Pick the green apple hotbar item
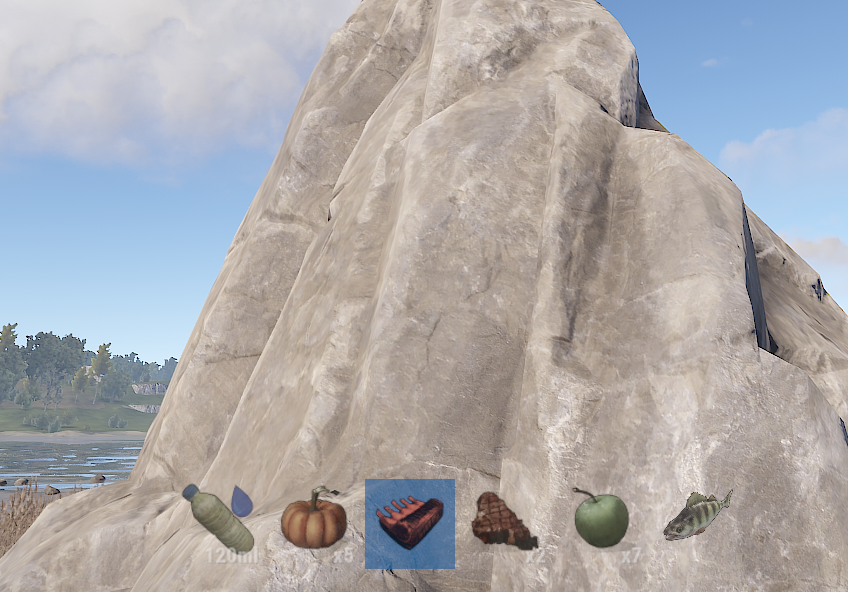This screenshot has width=848, height=592. 601,520
